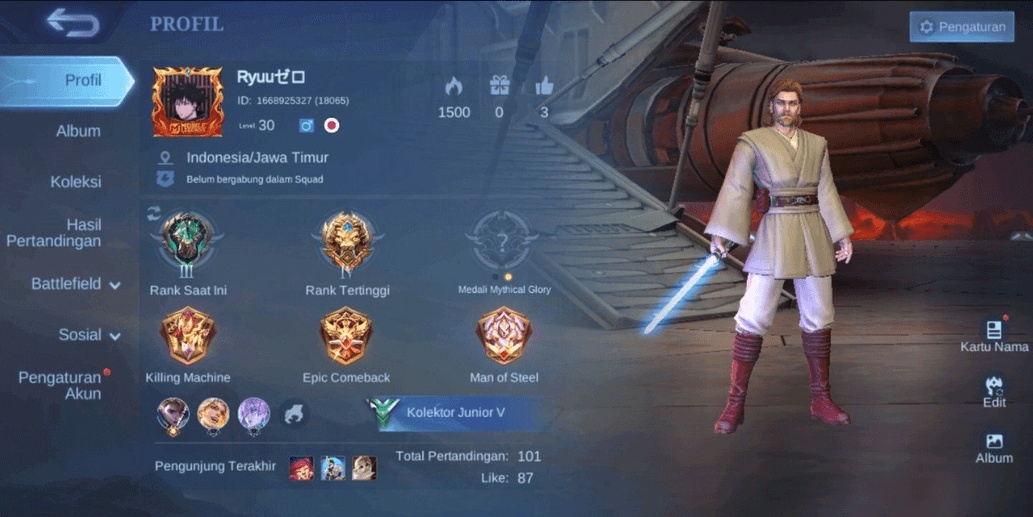Click the player avatar portrait
This screenshot has width=1033, height=517.
(x=187, y=102)
